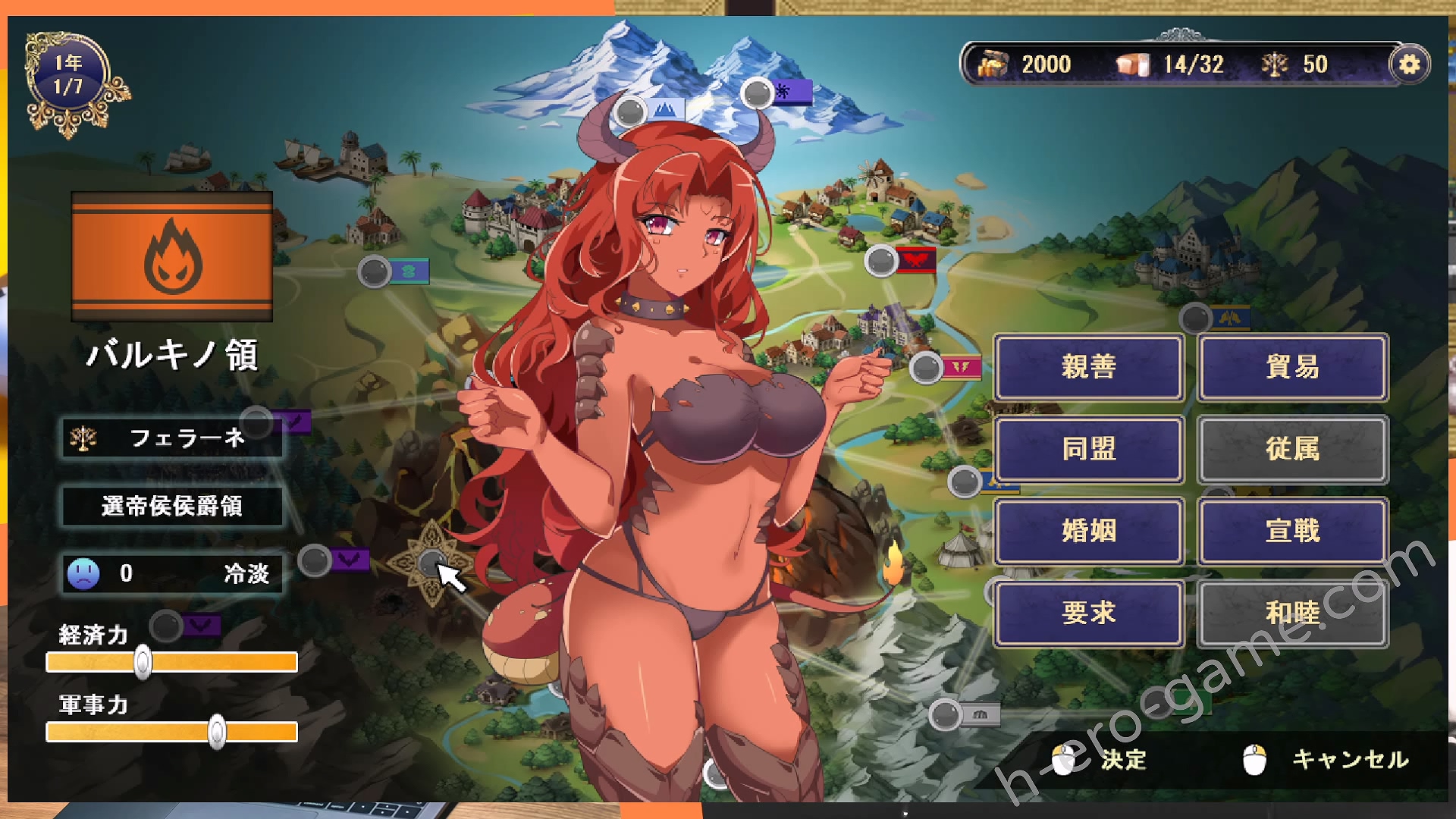Click the disabled 和睦 peace button
The image size is (1456, 819).
(1292, 613)
